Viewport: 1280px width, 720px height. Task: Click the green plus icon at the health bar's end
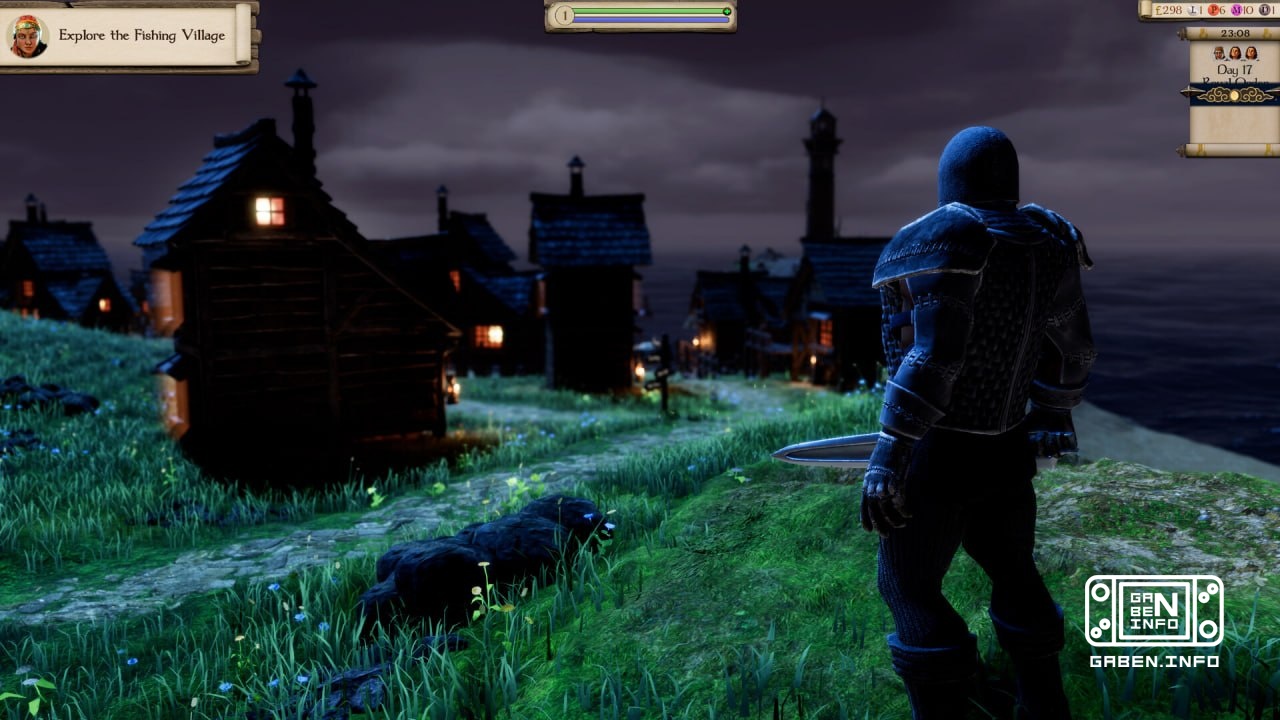click(x=727, y=11)
